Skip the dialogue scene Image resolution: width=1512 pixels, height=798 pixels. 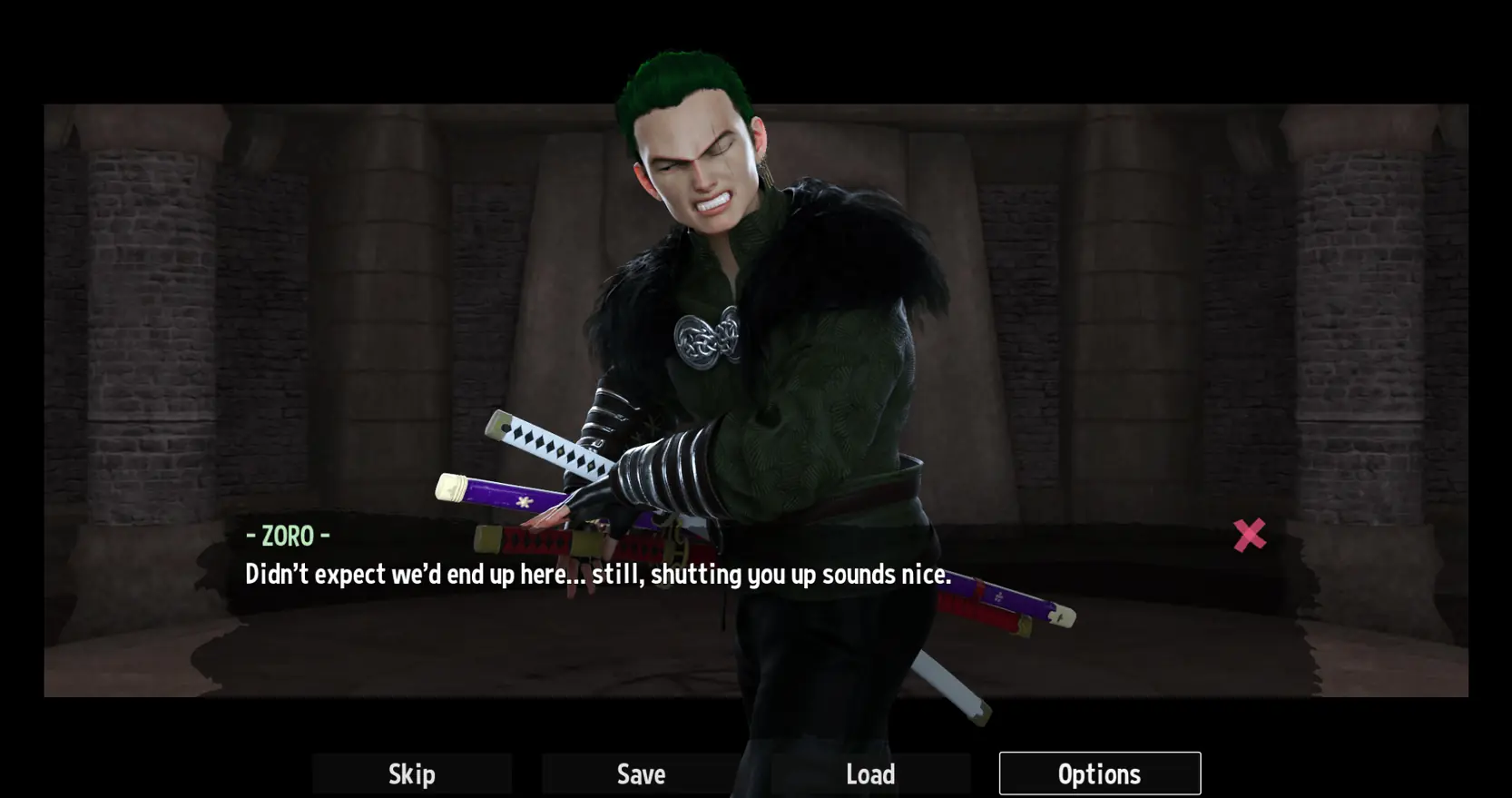412,773
